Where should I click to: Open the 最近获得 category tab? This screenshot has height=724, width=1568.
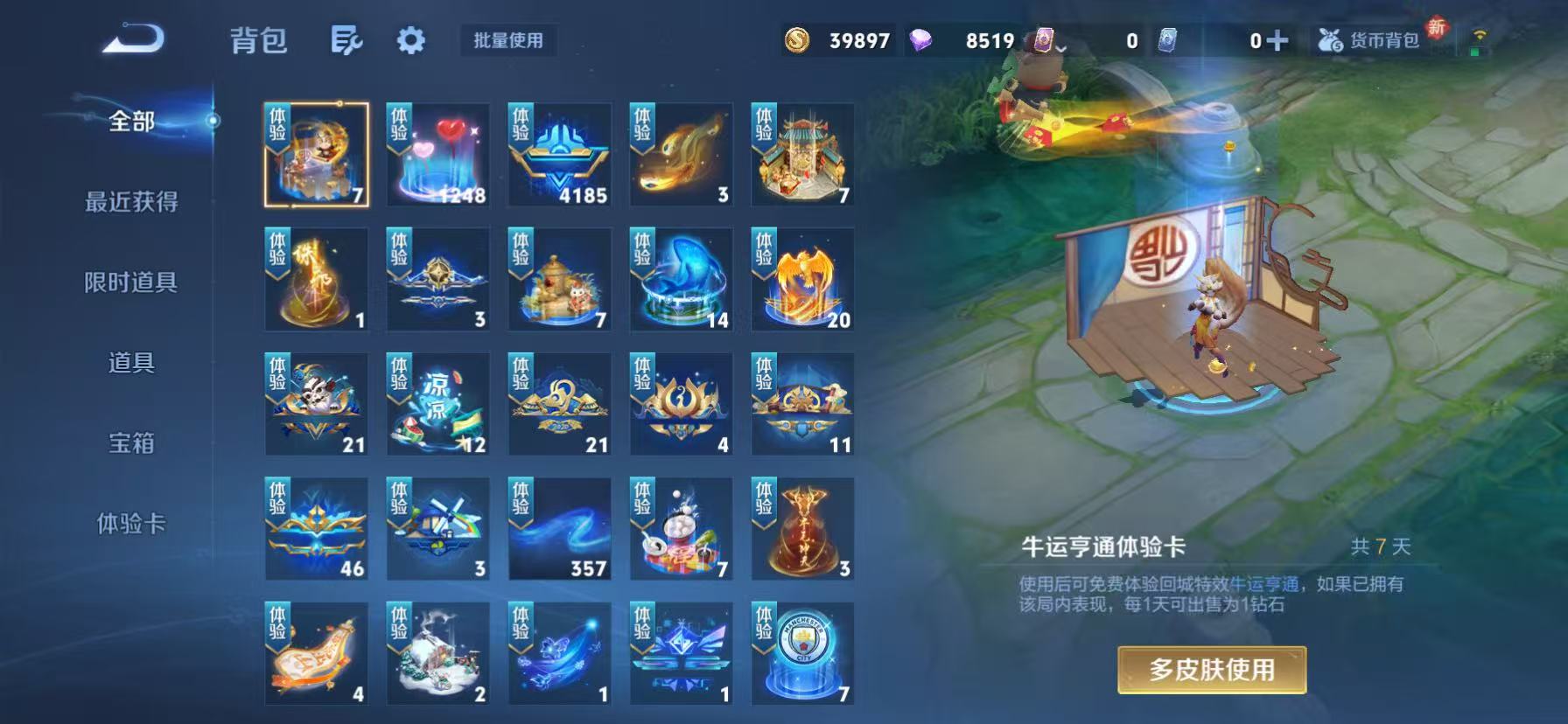(131, 202)
